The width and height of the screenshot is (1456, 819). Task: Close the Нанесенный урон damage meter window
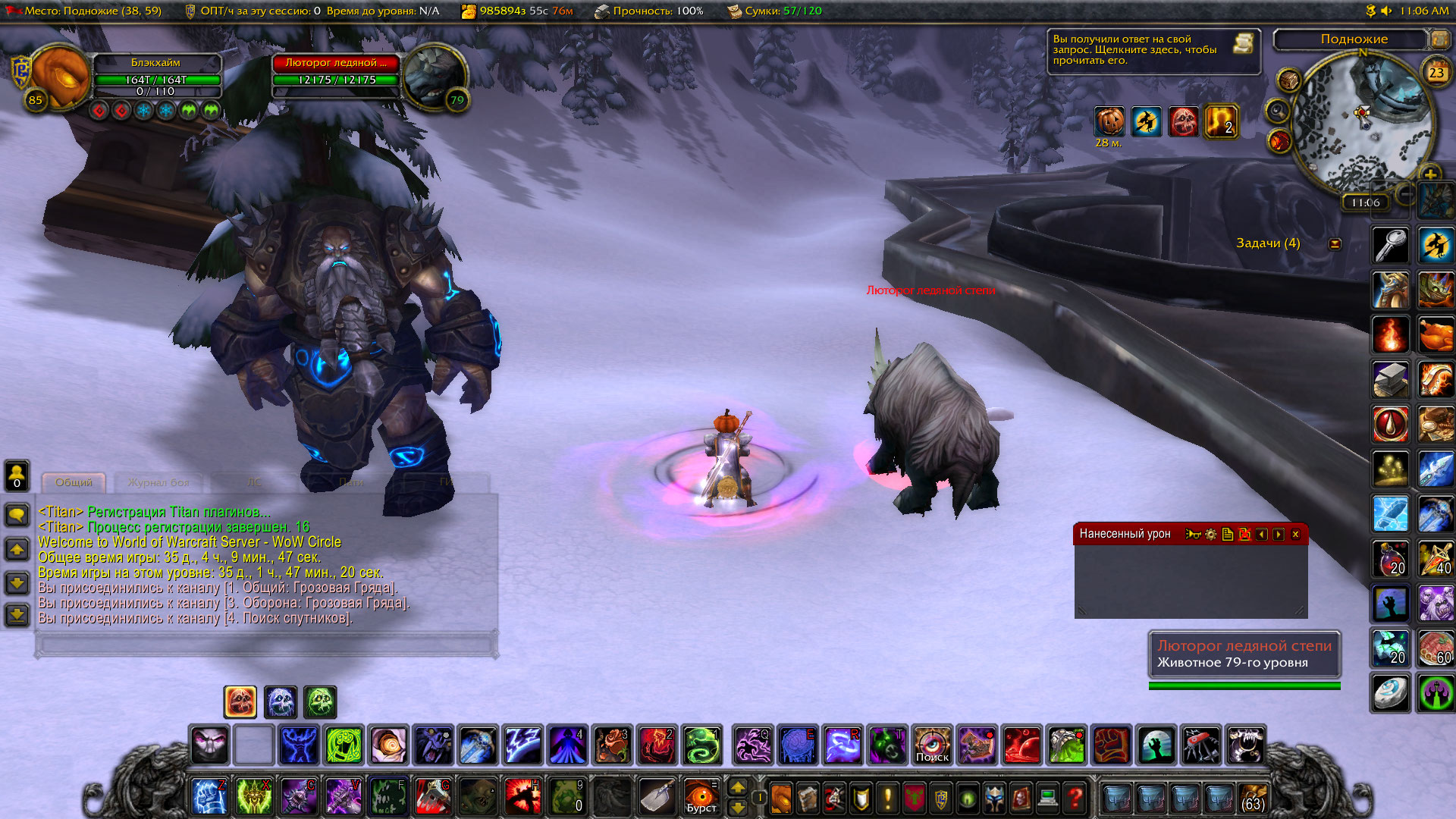pos(1295,535)
